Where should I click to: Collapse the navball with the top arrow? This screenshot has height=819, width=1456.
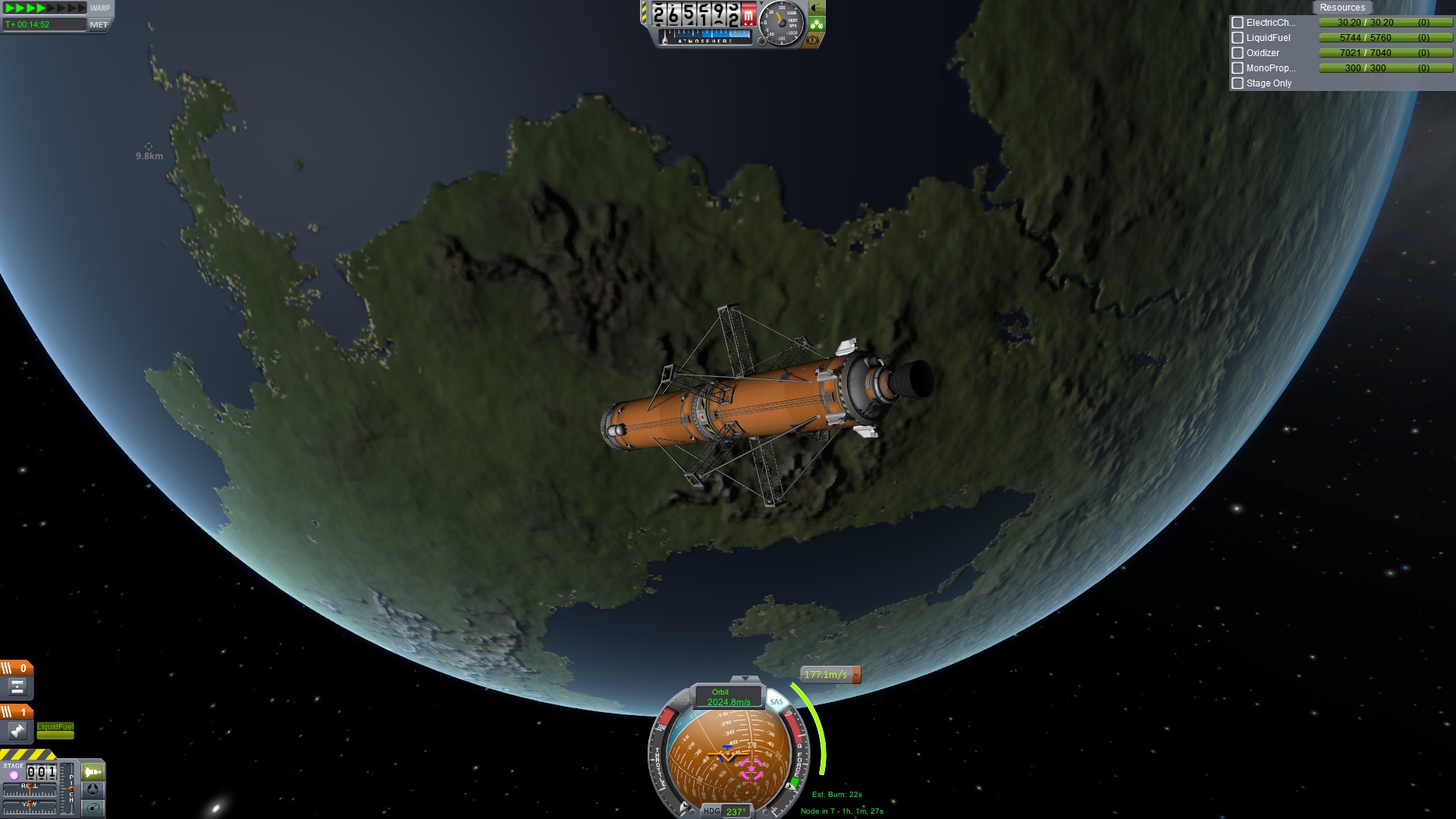pyautogui.click(x=745, y=679)
